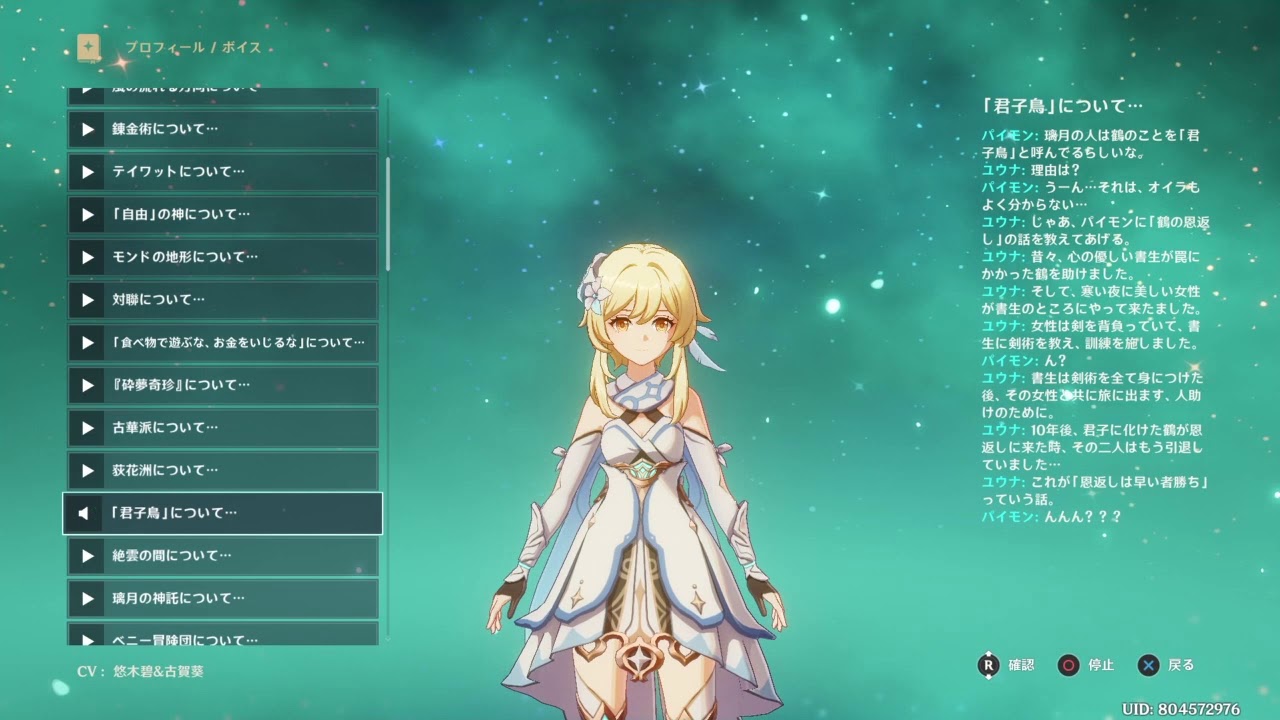Play the 絶雲の間について voice line
This screenshot has height=720, width=1280.
coord(222,556)
